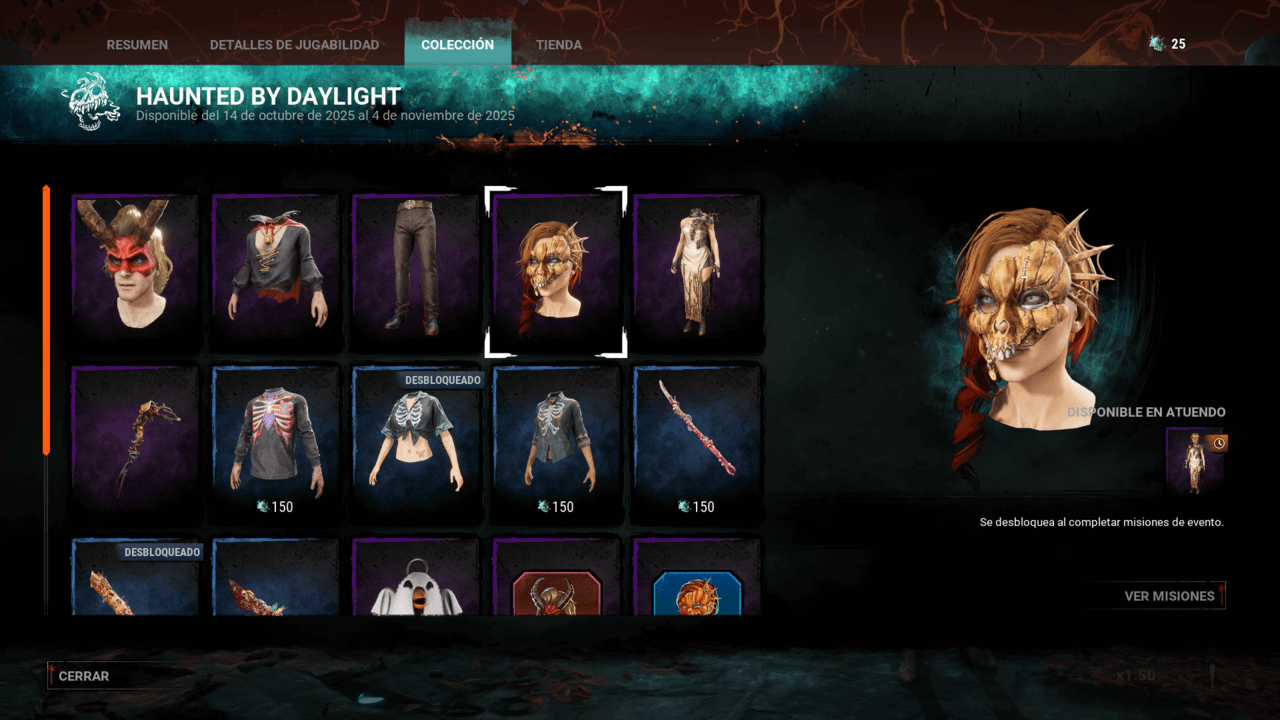This screenshot has height=720, width=1280.
Task: Click the Cerrar button
Action: click(83, 676)
